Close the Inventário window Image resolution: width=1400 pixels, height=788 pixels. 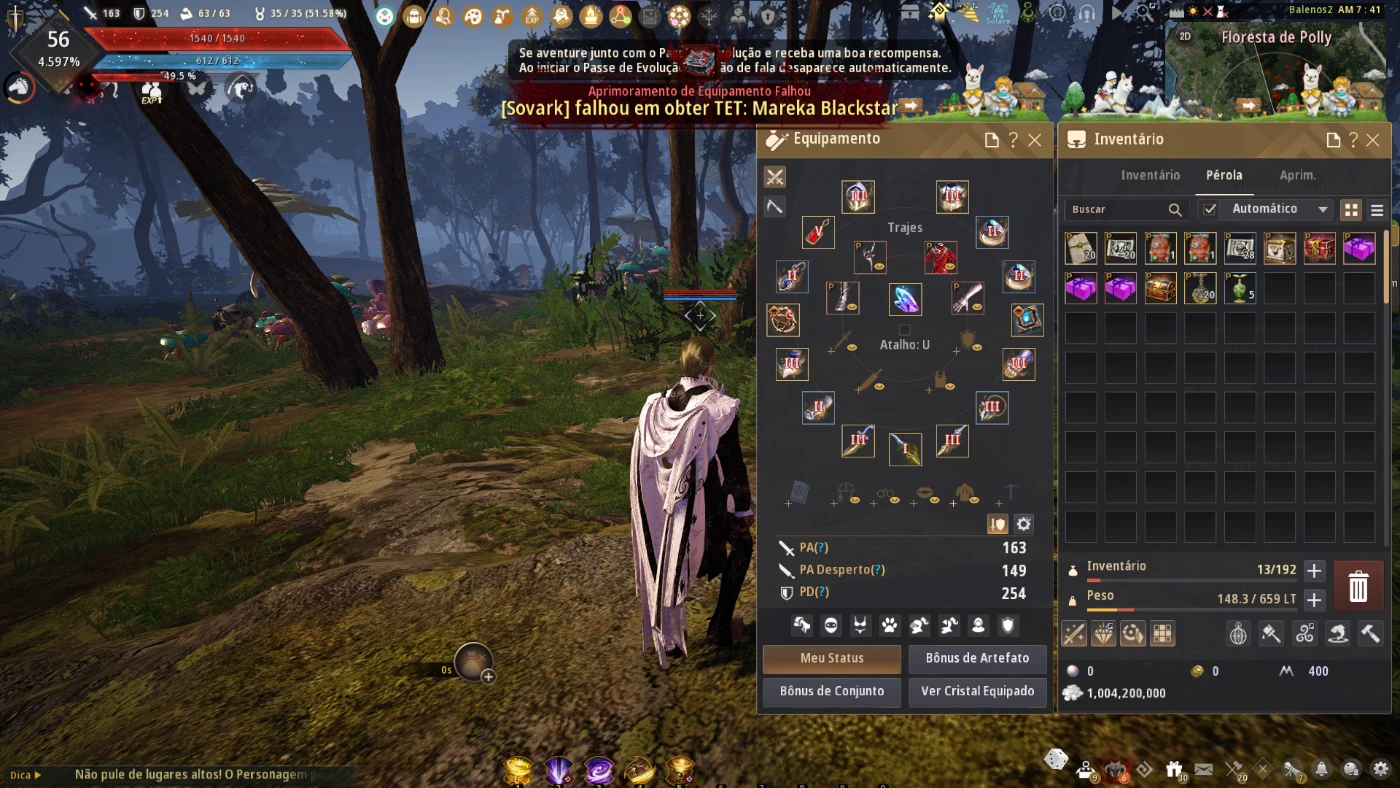[1373, 140]
